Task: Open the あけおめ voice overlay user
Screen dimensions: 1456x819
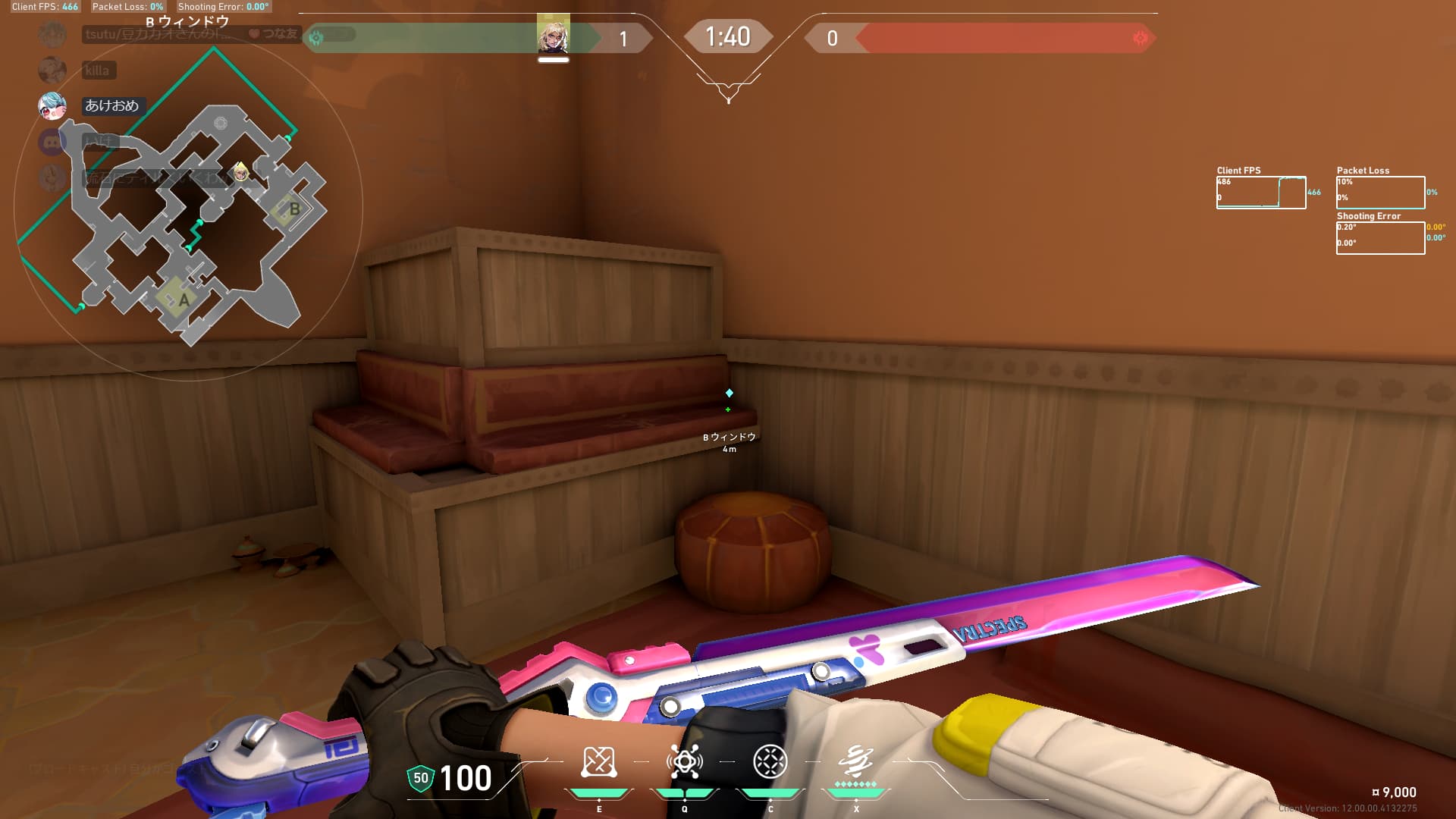Action: 111,106
